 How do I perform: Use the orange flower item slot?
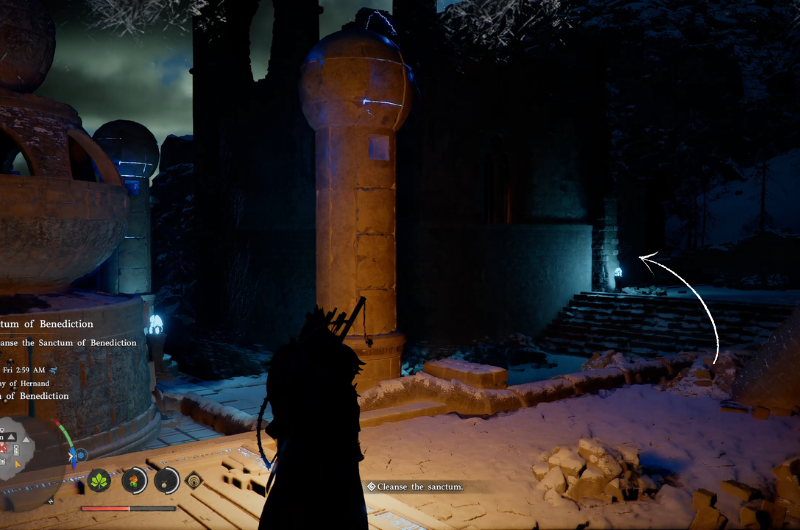pyautogui.click(x=133, y=480)
